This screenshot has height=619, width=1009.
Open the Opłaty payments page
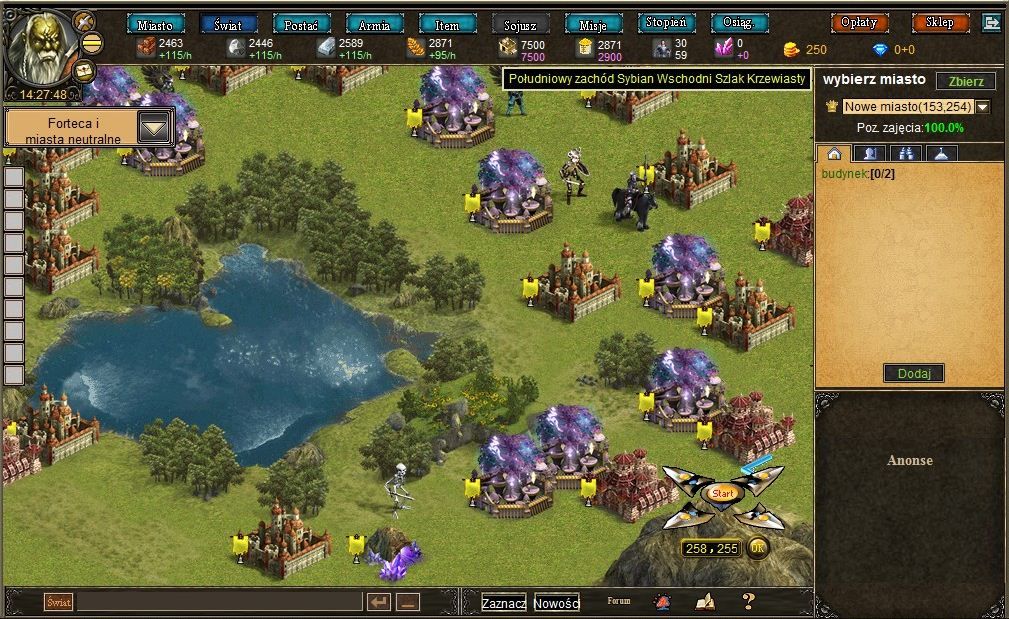pyautogui.click(x=859, y=22)
